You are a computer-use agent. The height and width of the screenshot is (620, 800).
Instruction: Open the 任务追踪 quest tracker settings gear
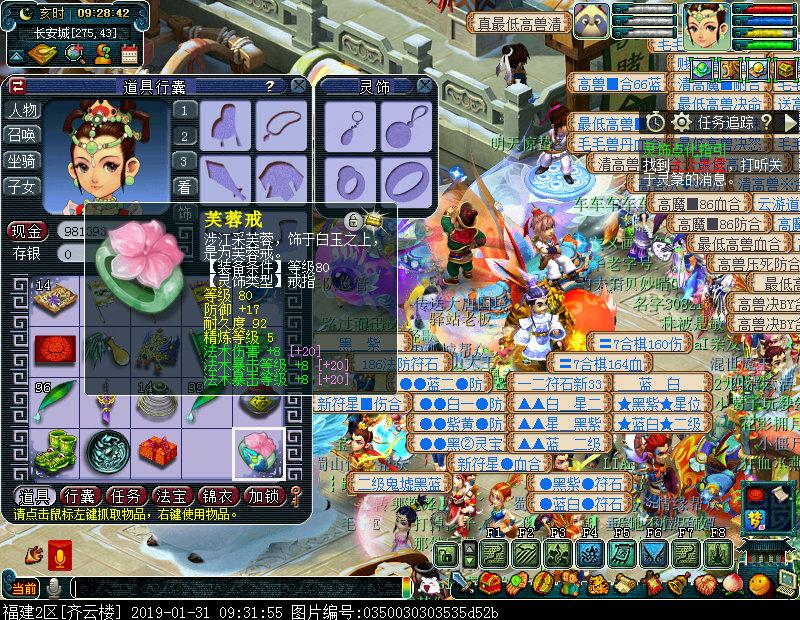coord(682,122)
